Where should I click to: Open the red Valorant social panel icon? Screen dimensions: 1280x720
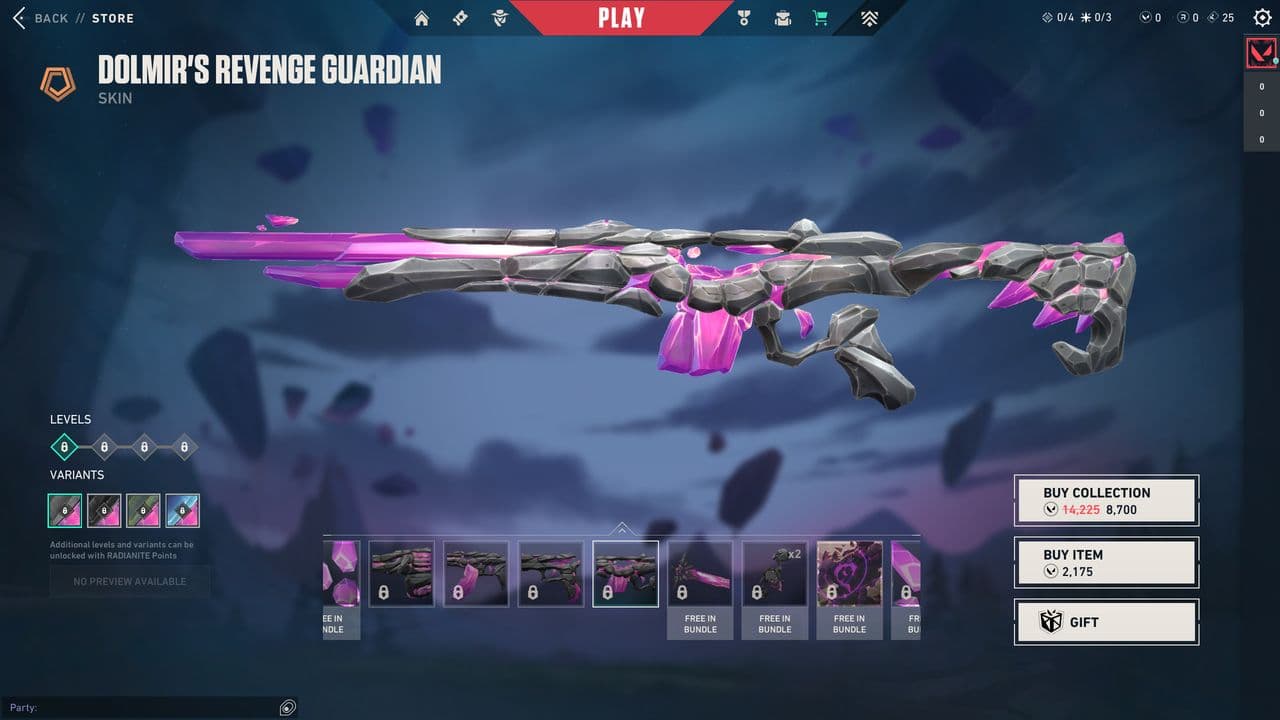[1261, 53]
